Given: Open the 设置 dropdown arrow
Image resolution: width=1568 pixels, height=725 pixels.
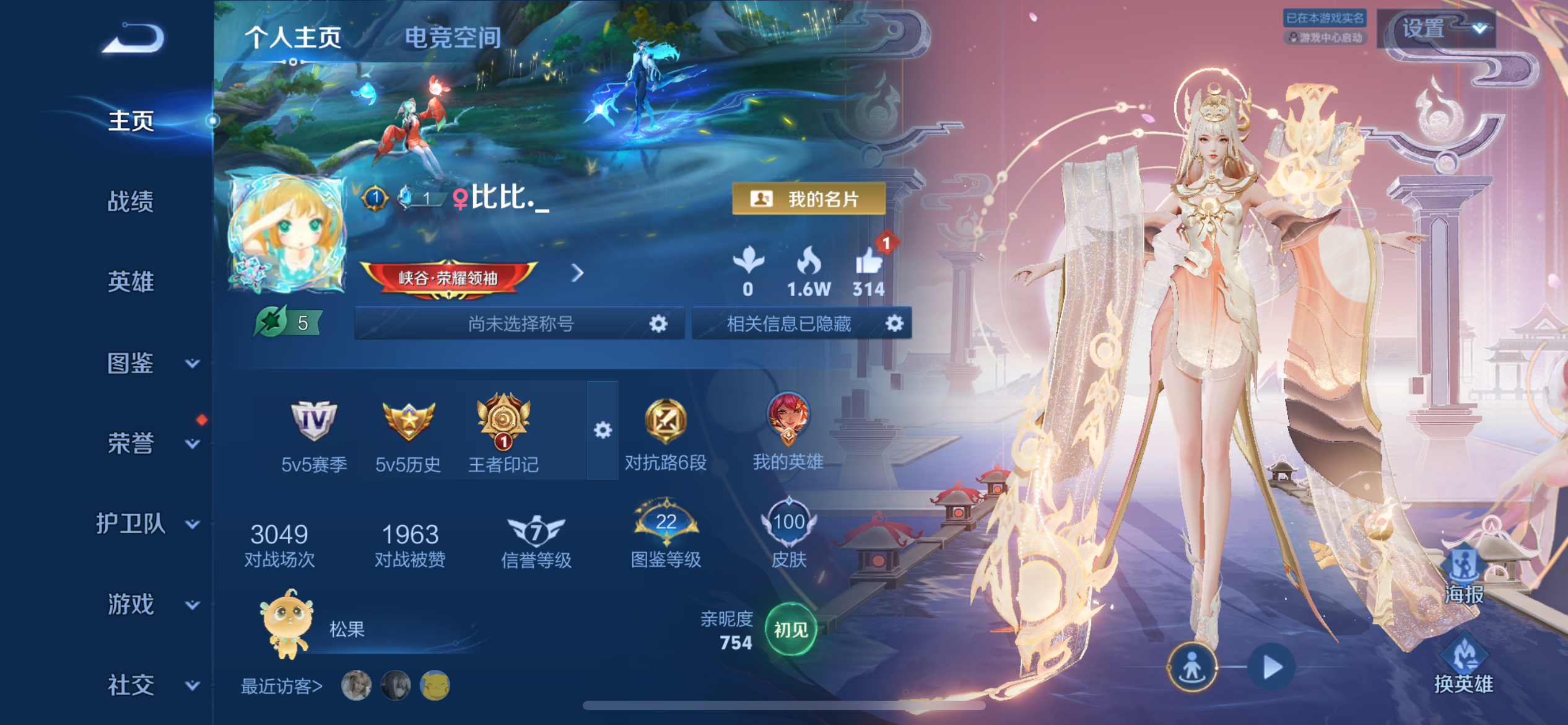Looking at the screenshot, I should pos(1479,29).
